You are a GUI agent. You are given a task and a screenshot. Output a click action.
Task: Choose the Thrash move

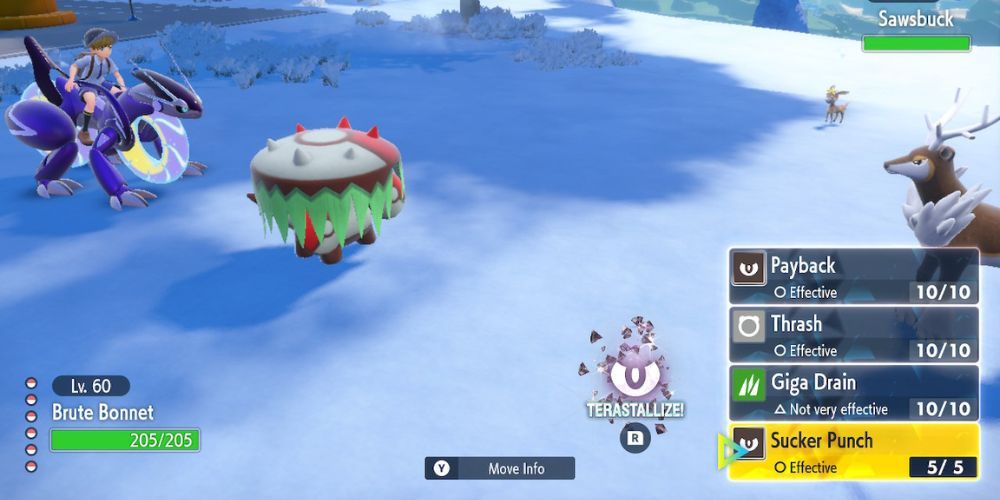[x=853, y=334]
